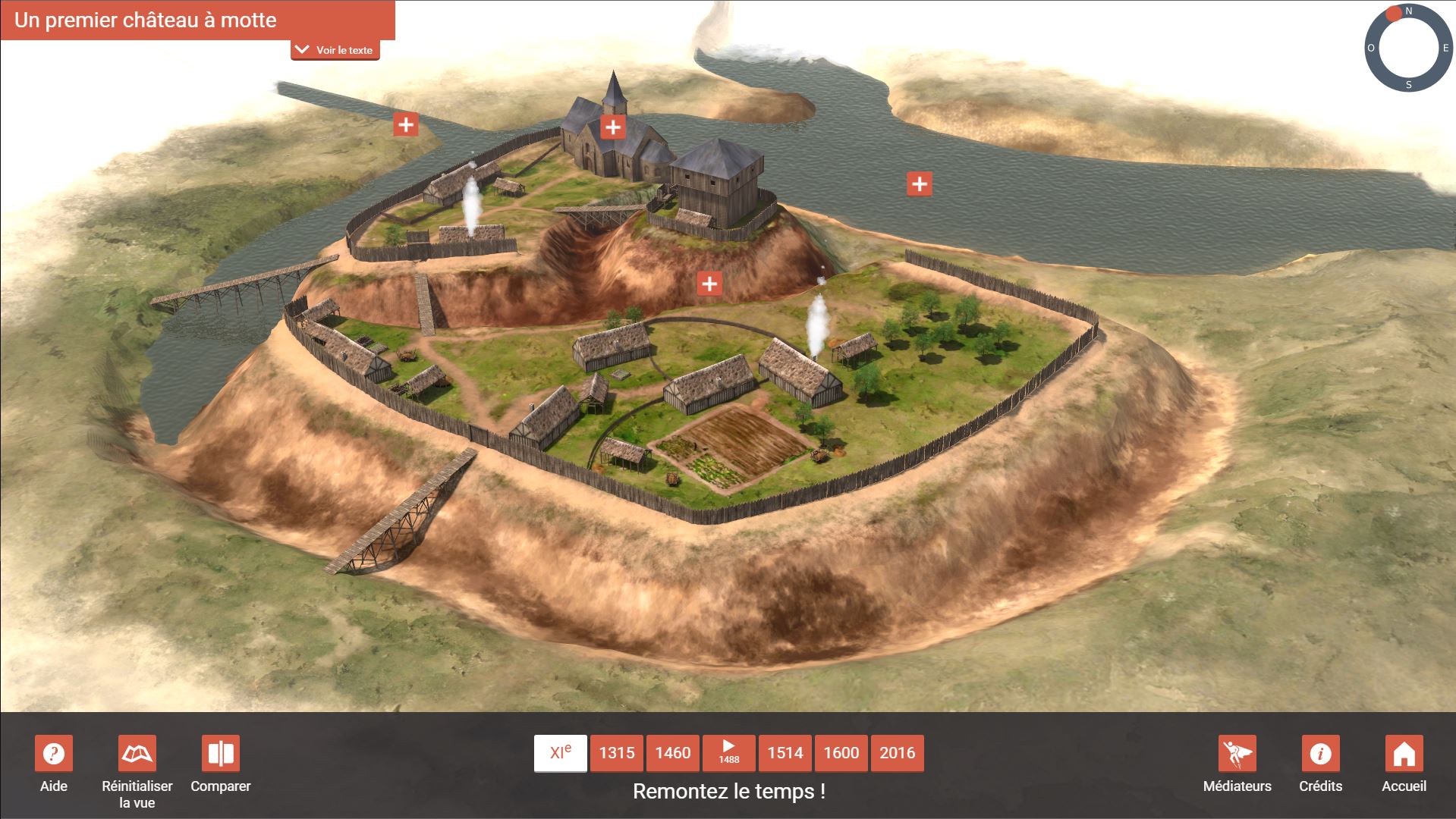Choose the 1514 time period
The width and height of the screenshot is (1456, 819).
pos(785,753)
